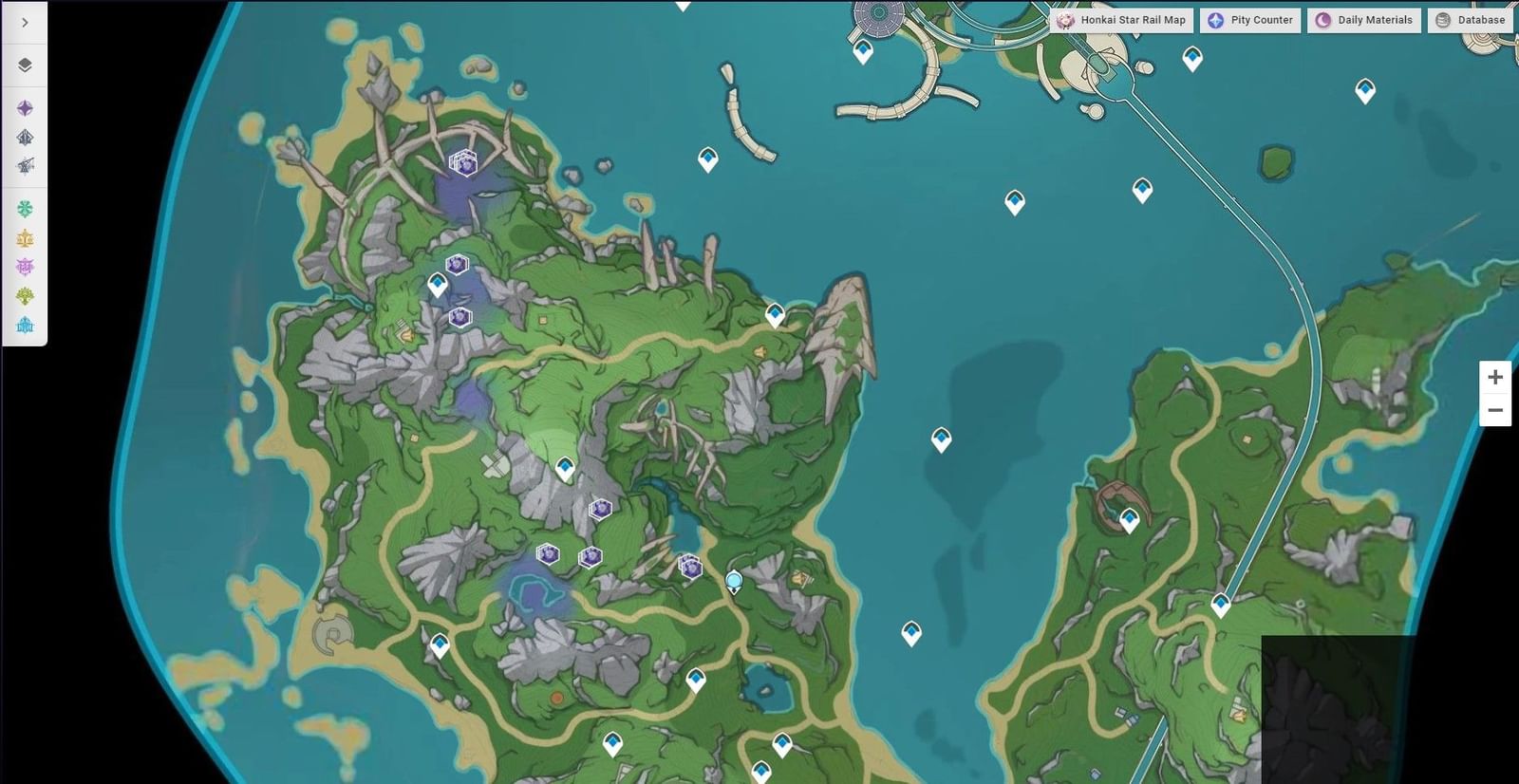Select the Inazuma Electro region icon
Screen dimensions: 1519x784
(25, 267)
